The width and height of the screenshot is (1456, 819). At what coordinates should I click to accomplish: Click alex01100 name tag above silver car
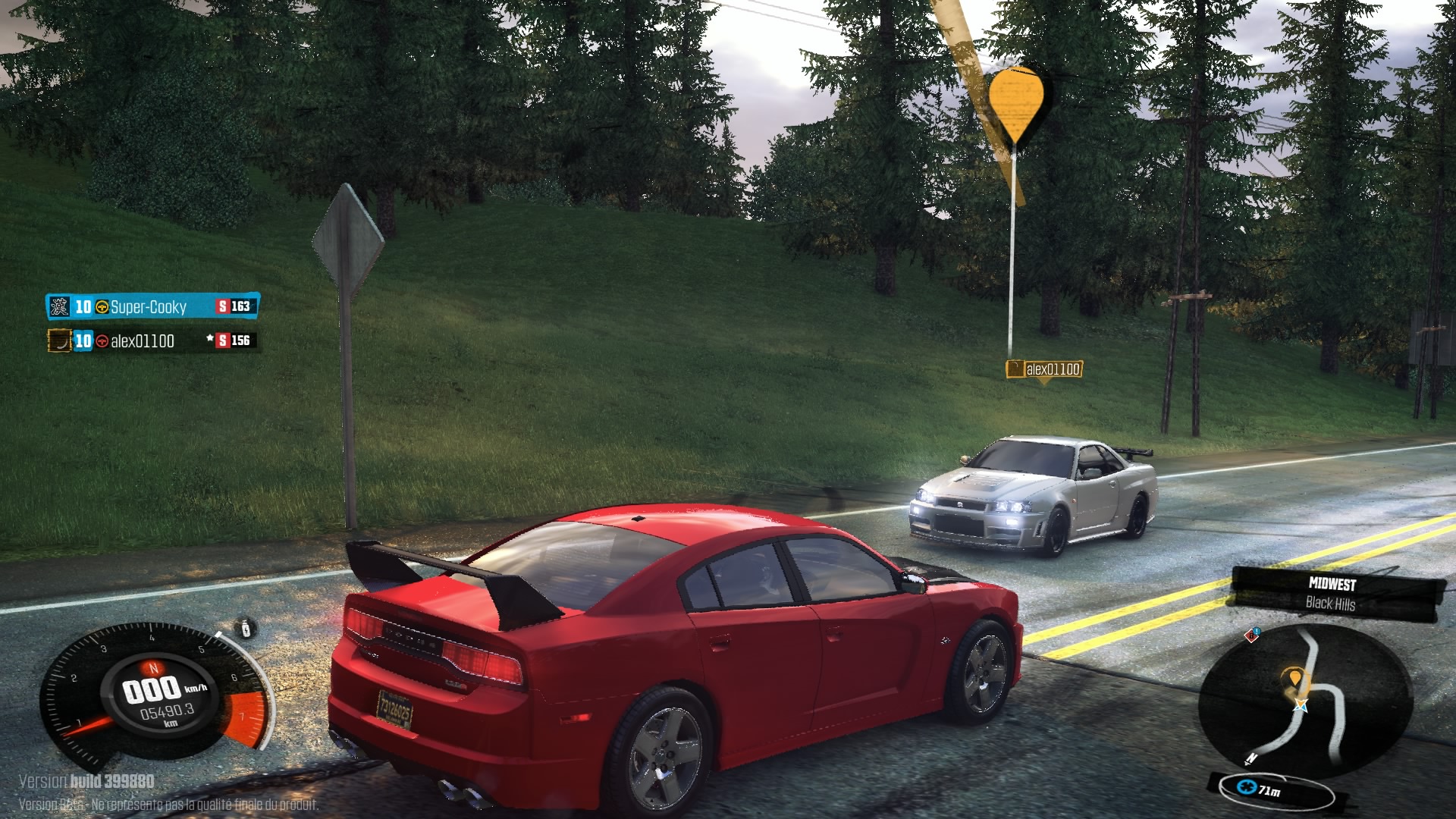point(1044,369)
